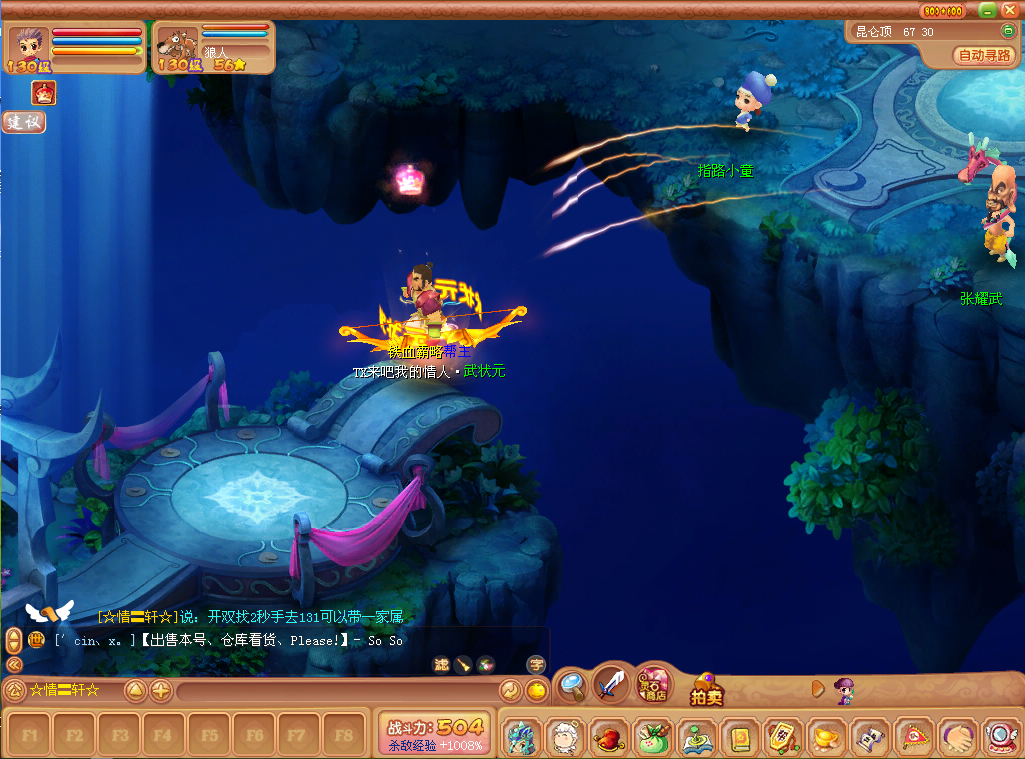This screenshot has width=1025, height=759.
Task: Click the red close window button
Action: coord(1010,10)
